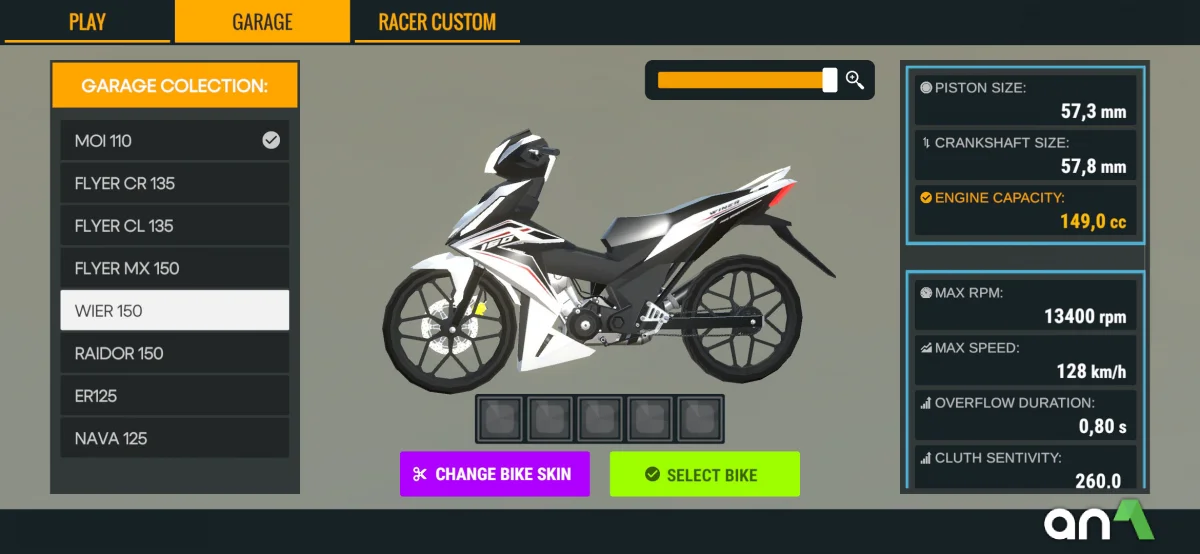This screenshot has height=554, width=1200.
Task: Confirm with the Select Bike button
Action: [x=704, y=474]
